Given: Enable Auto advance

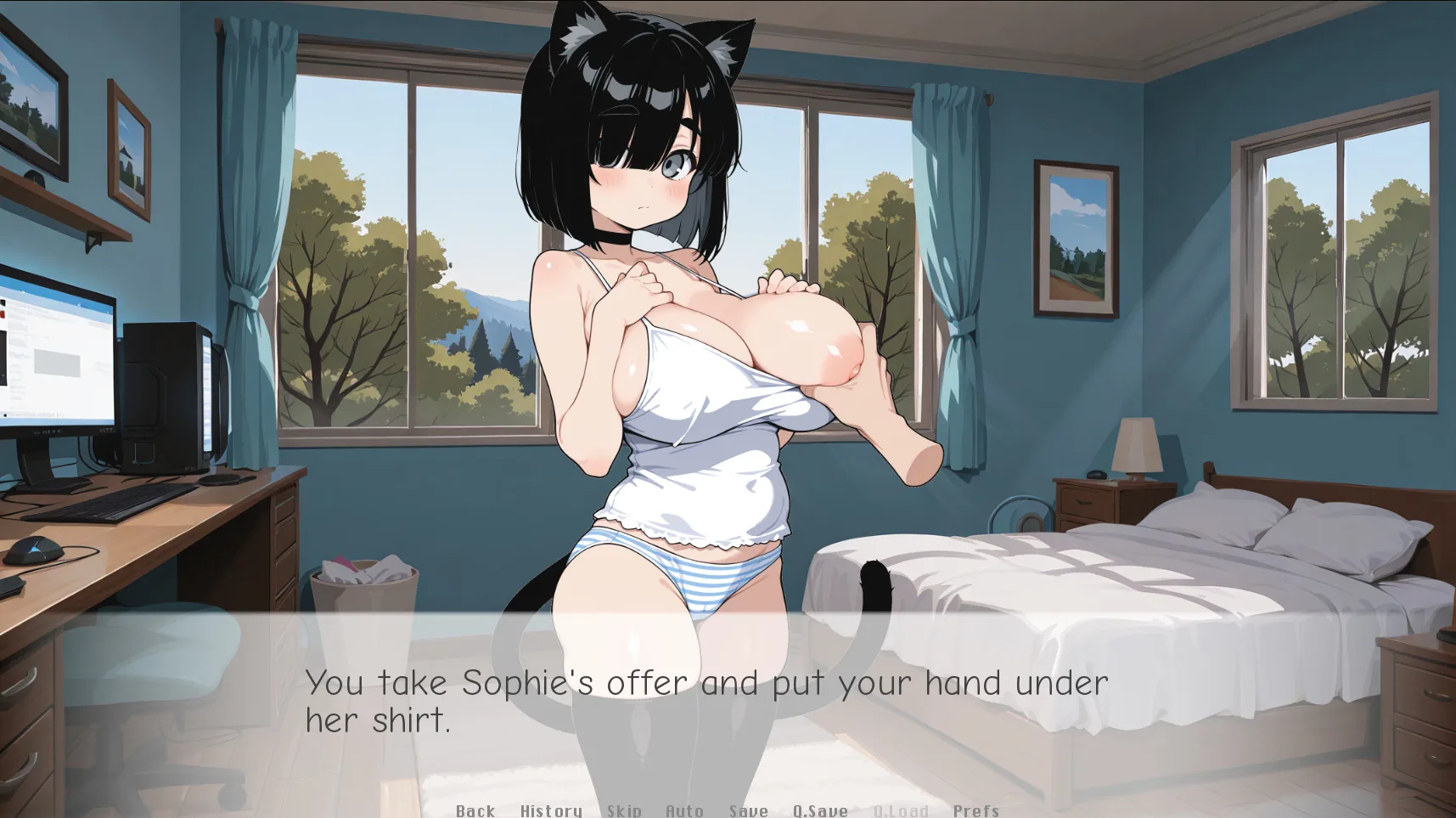Looking at the screenshot, I should point(684,810).
